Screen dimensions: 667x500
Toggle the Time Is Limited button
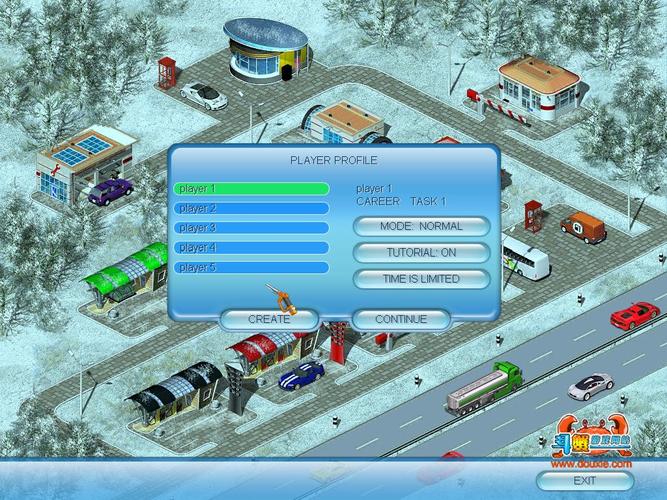[x=421, y=279]
